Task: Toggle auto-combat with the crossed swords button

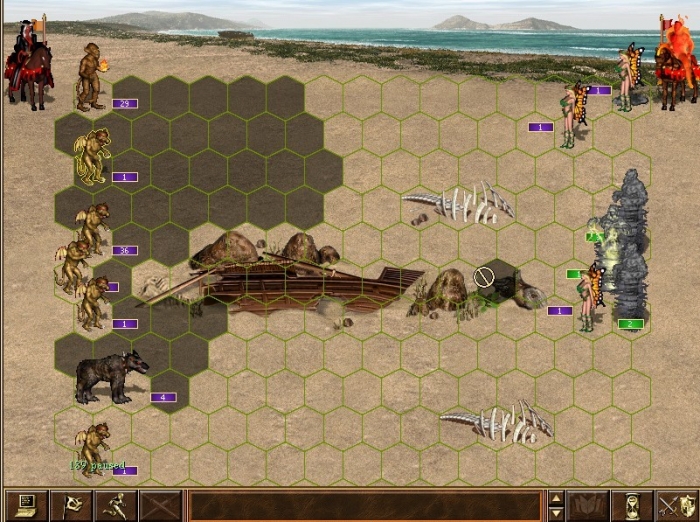Action: click(x=161, y=505)
